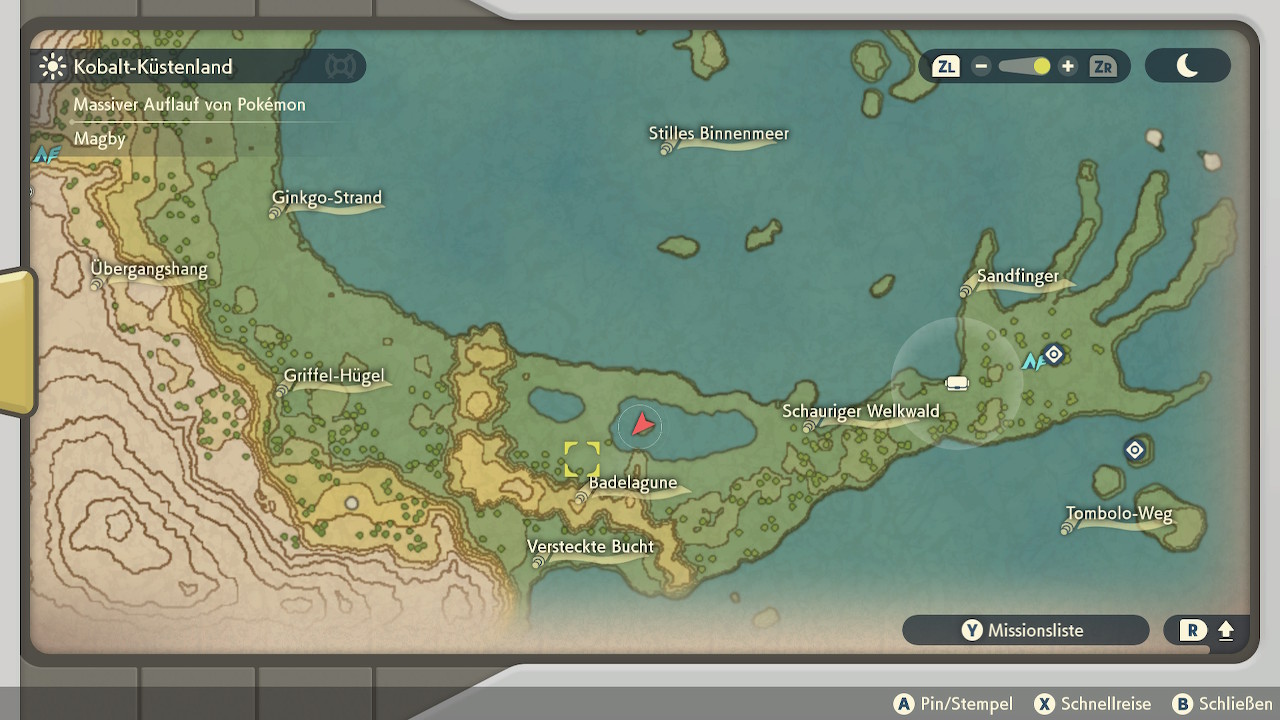Image resolution: width=1280 pixels, height=720 pixels.
Task: Click the moon time-of-day indicator
Action: [1187, 66]
